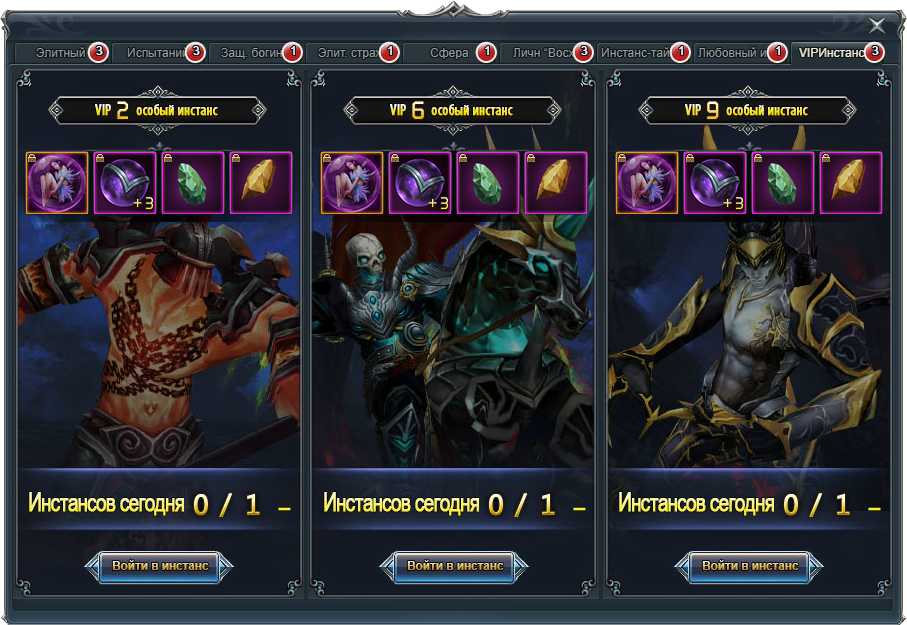Inspect the green gem reward in VIP 9
The image size is (907, 625).
tap(783, 183)
